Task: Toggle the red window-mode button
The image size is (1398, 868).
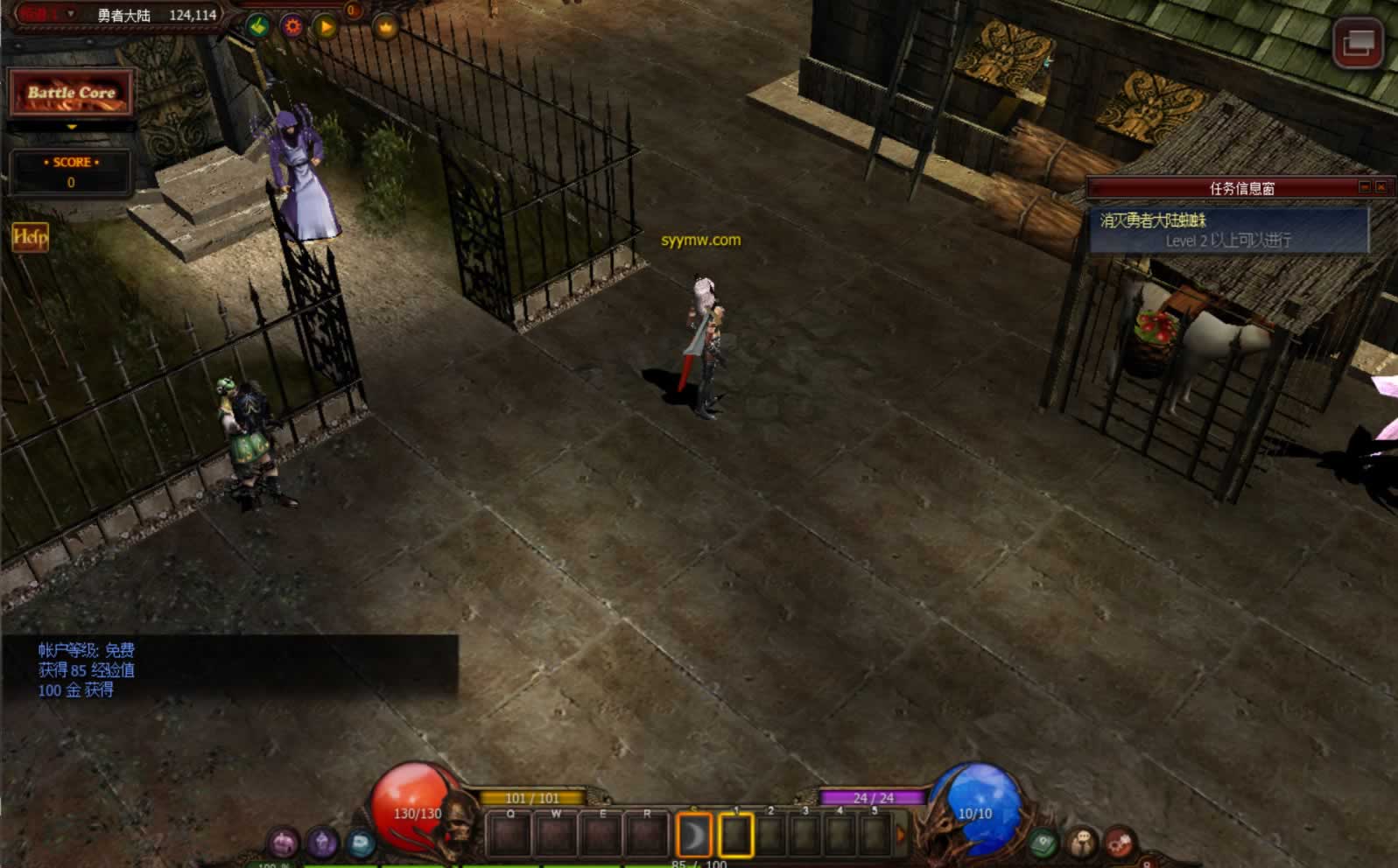Action: 1357,42
